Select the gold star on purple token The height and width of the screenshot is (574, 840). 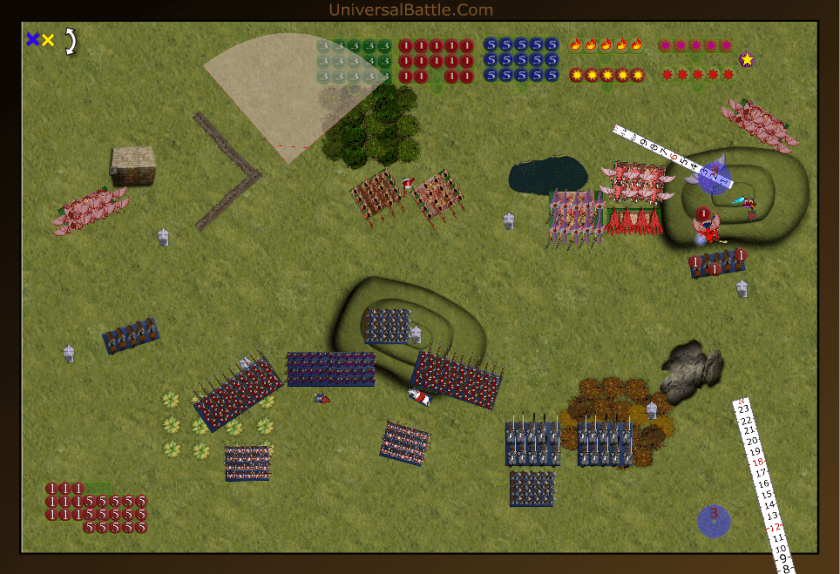click(746, 60)
